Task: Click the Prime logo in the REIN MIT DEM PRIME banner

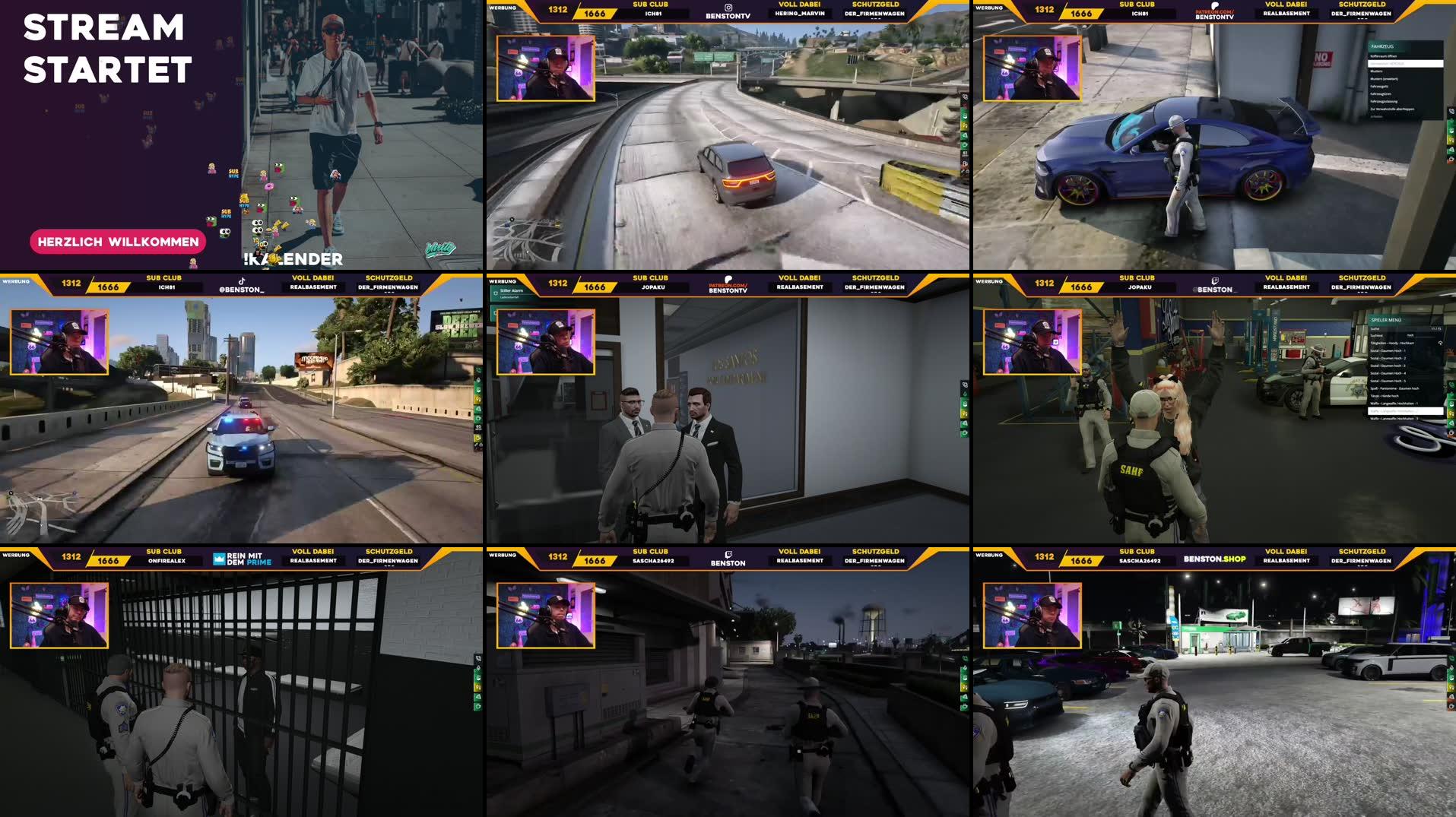Action: click(x=218, y=559)
